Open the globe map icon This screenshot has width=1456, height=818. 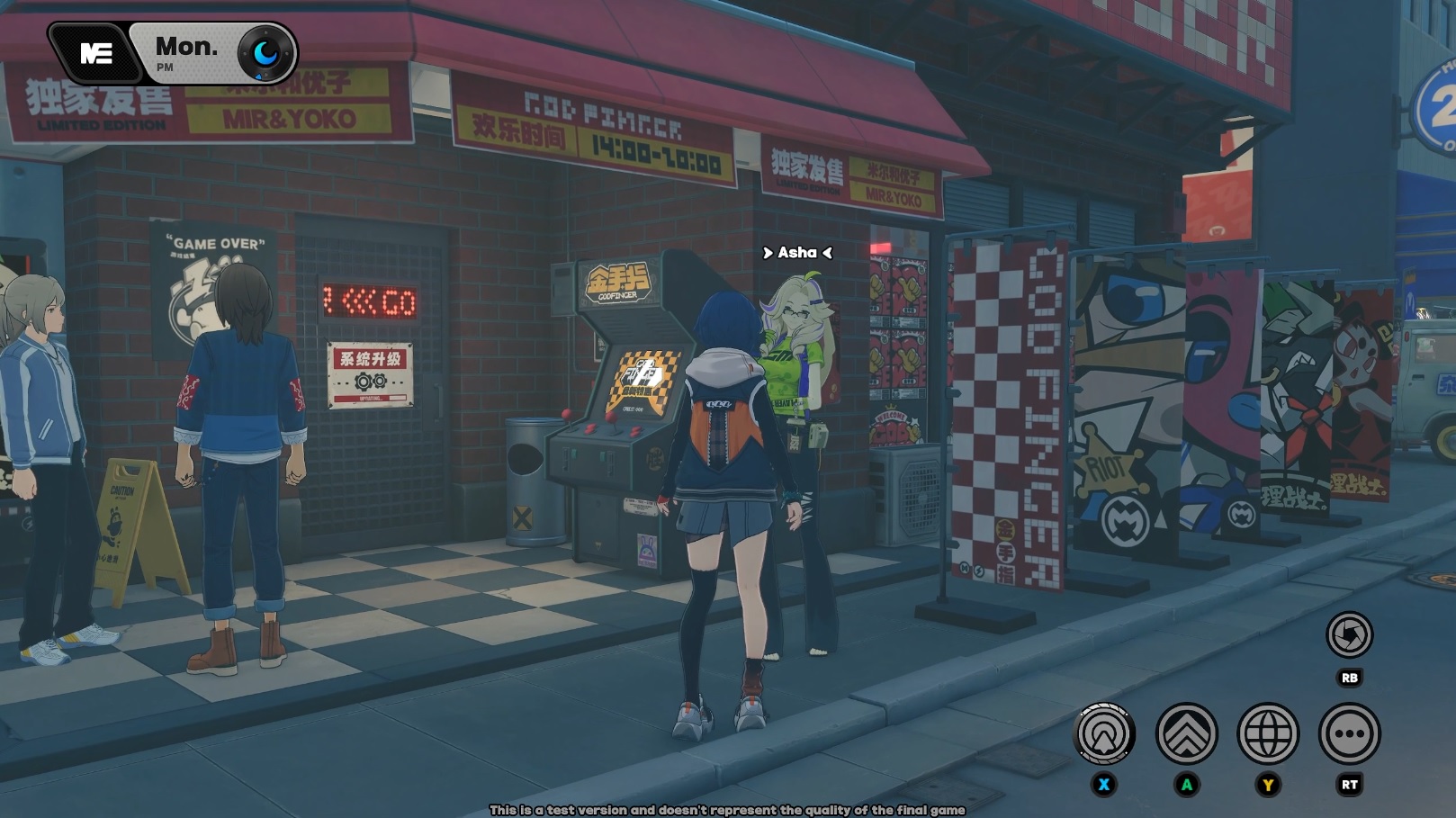pos(1268,734)
